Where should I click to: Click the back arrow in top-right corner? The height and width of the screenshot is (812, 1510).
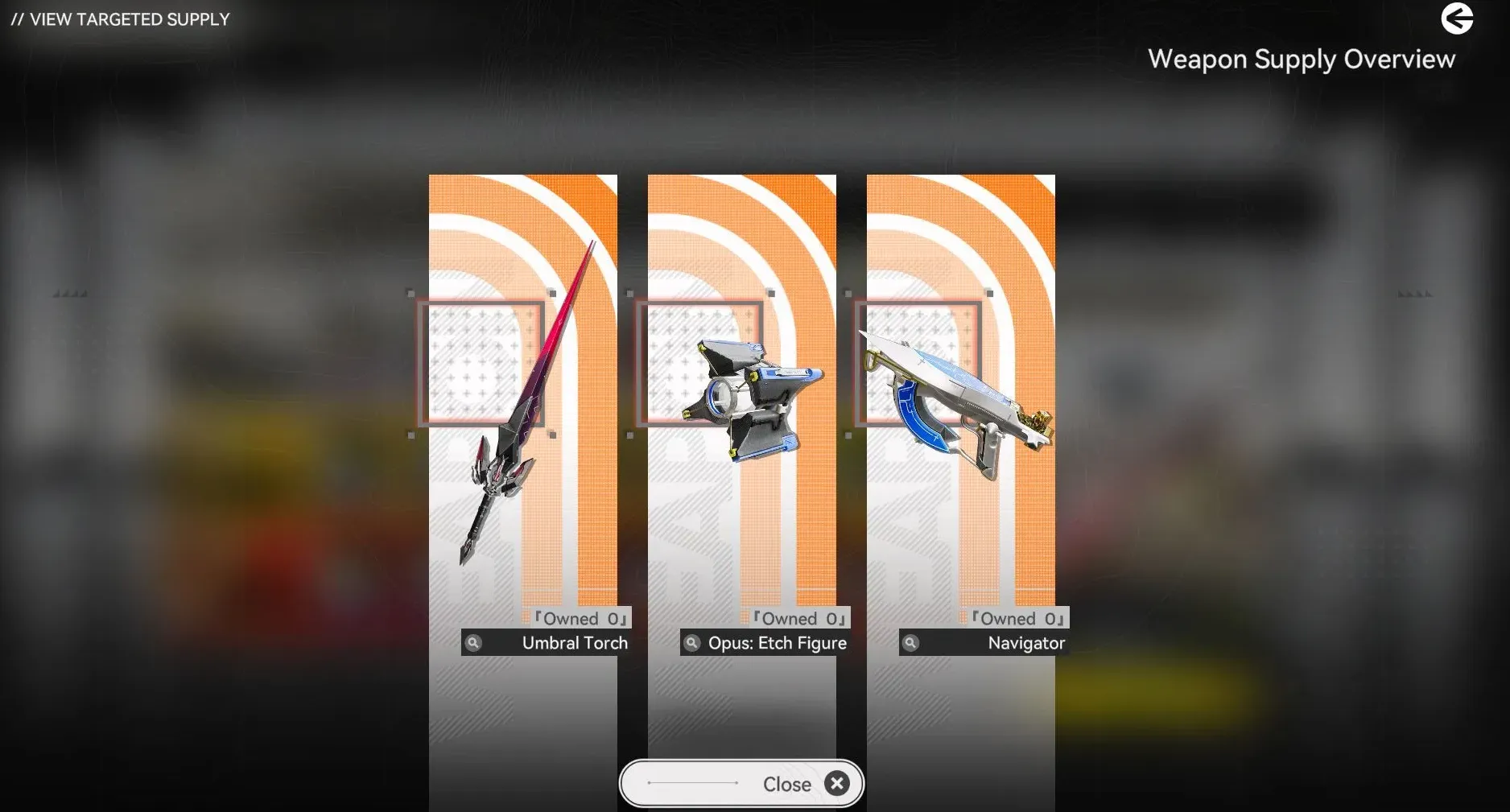click(x=1458, y=19)
